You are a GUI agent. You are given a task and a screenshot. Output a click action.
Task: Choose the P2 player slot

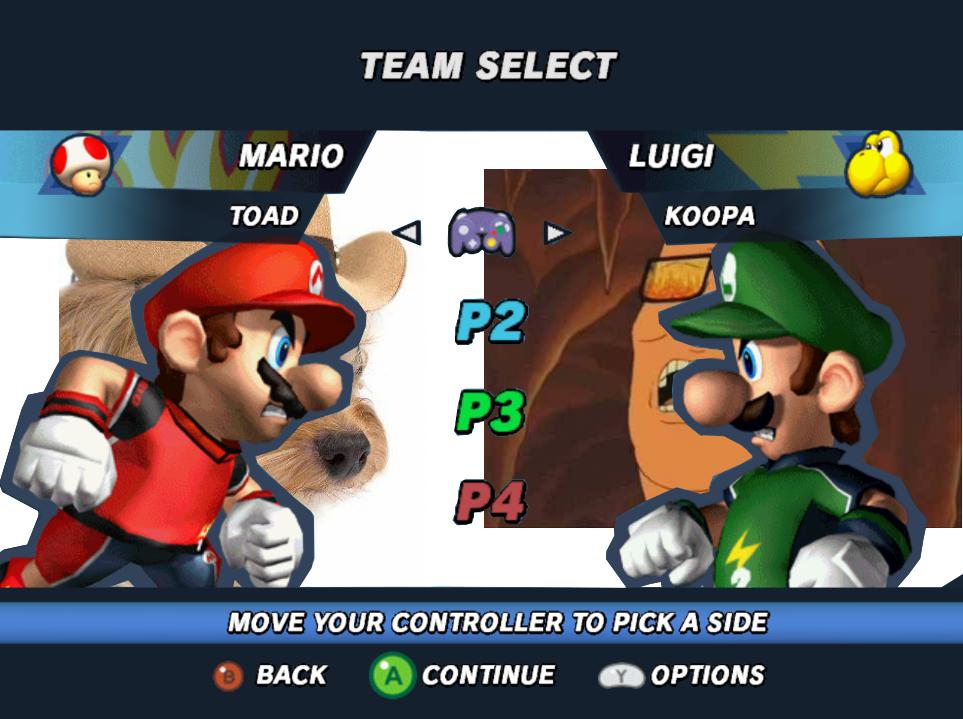pos(491,322)
